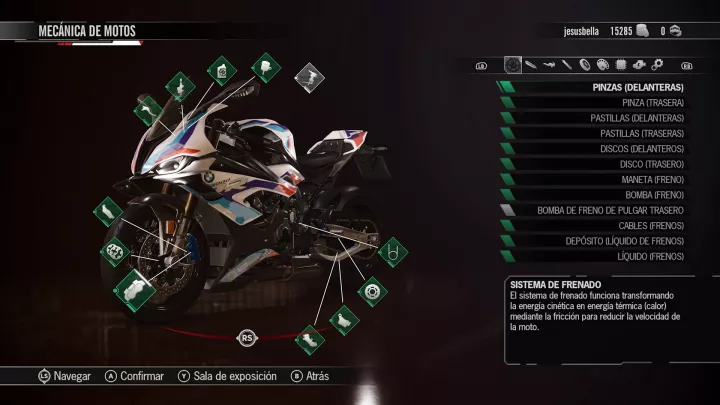Switch to the engine category tab
The width and height of the screenshot is (720, 405).
639,65
